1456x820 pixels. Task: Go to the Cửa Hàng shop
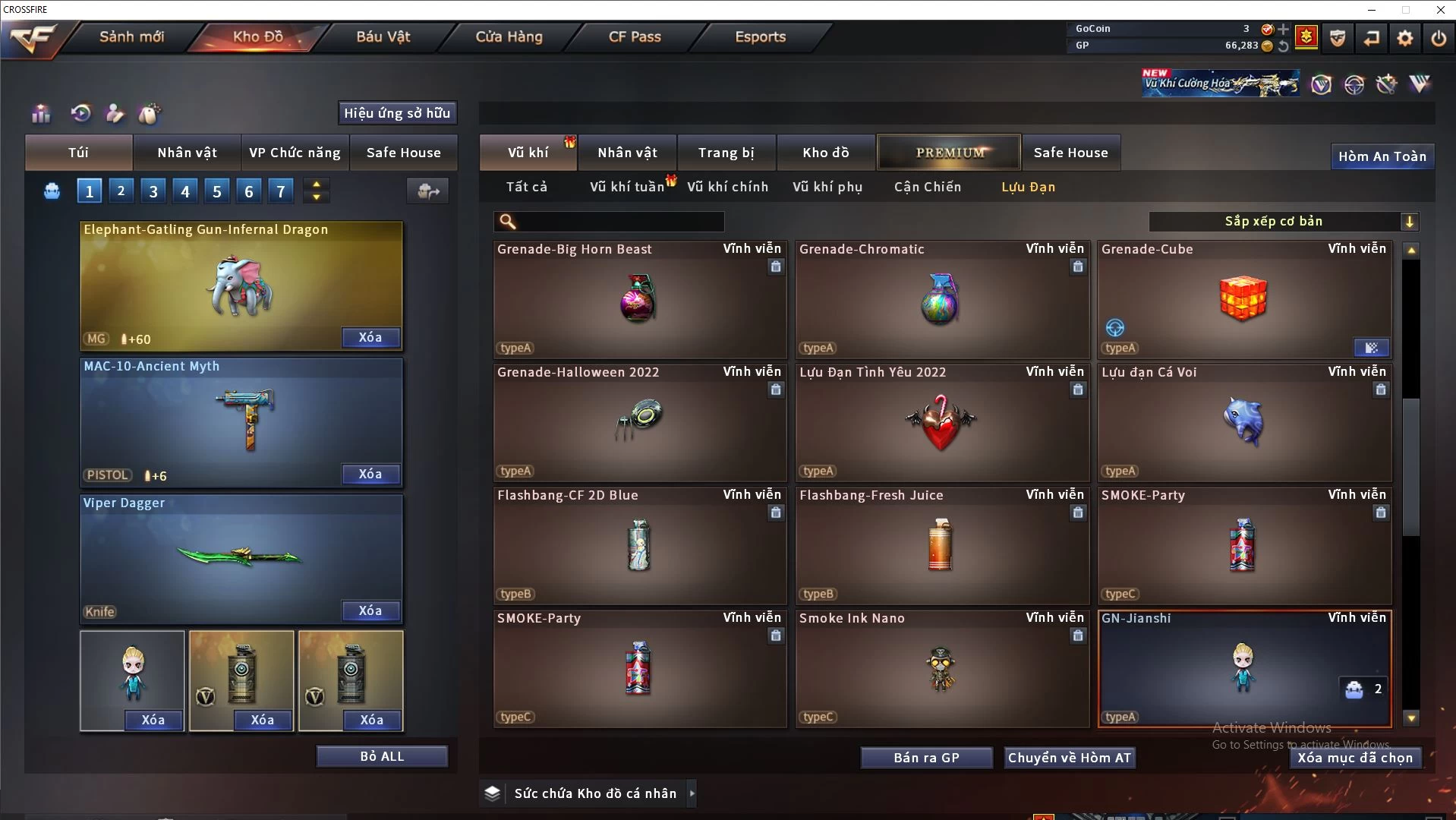509,36
